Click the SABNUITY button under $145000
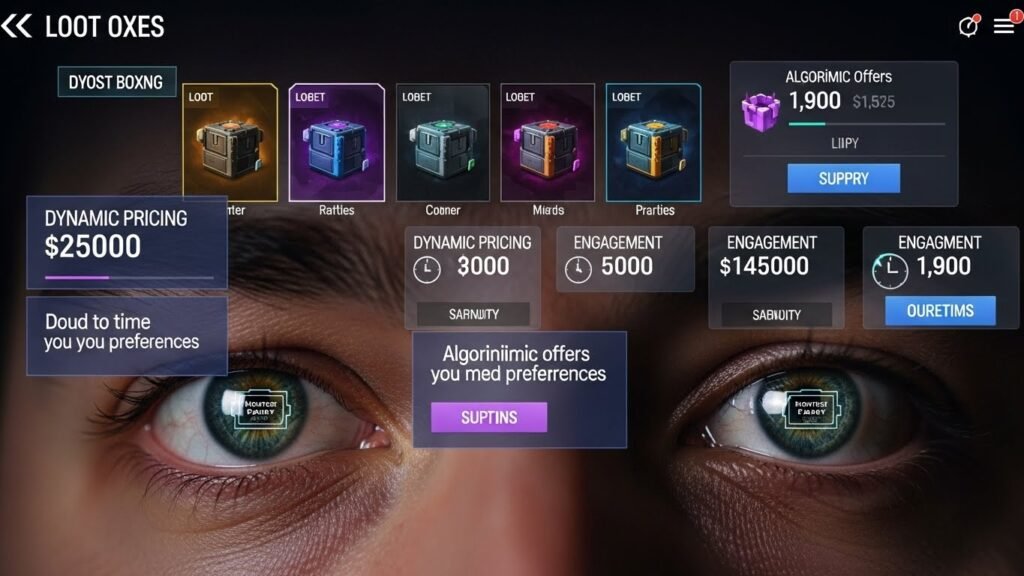Image resolution: width=1024 pixels, height=576 pixels. tap(776, 314)
